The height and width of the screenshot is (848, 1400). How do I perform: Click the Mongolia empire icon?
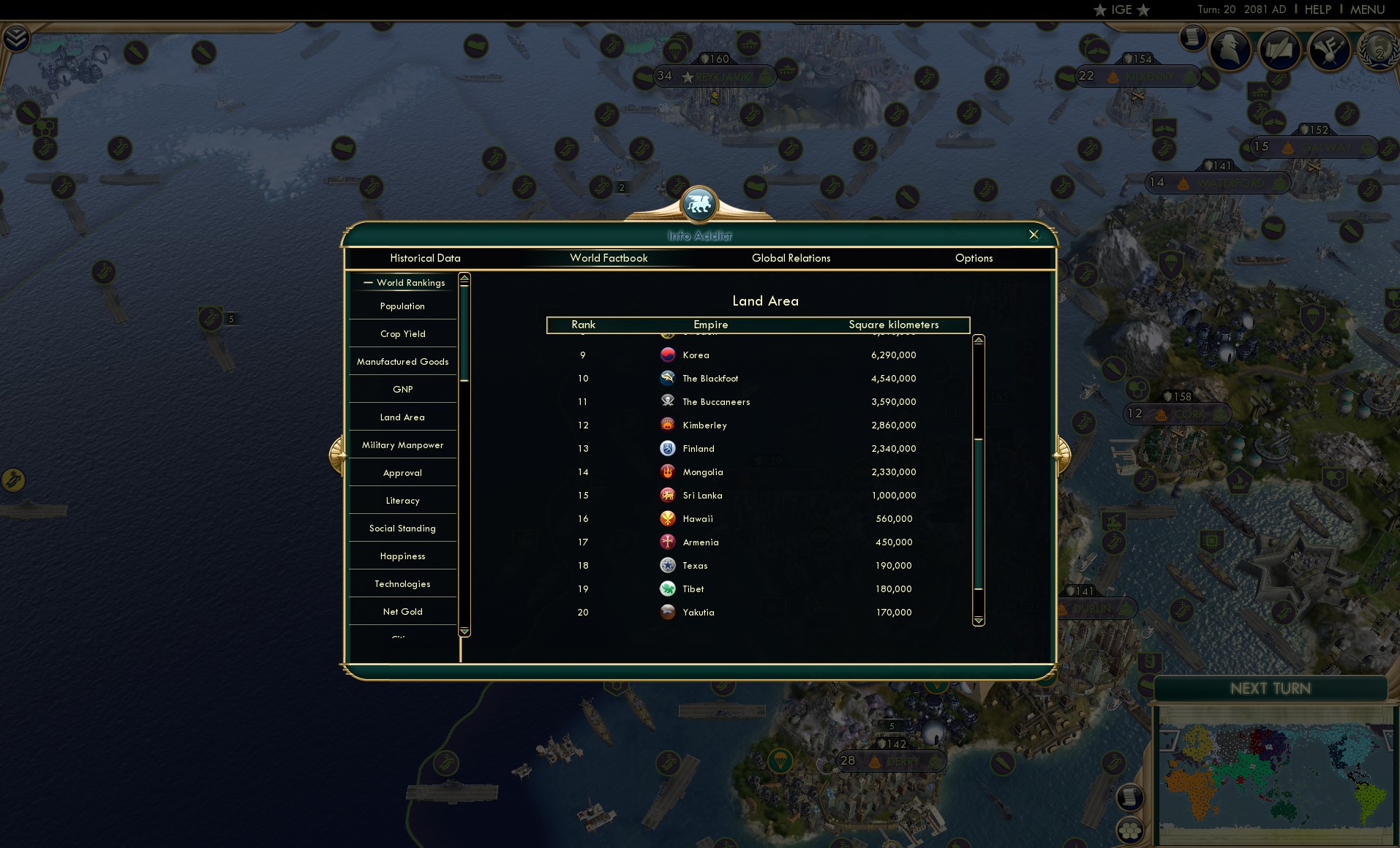pos(668,472)
